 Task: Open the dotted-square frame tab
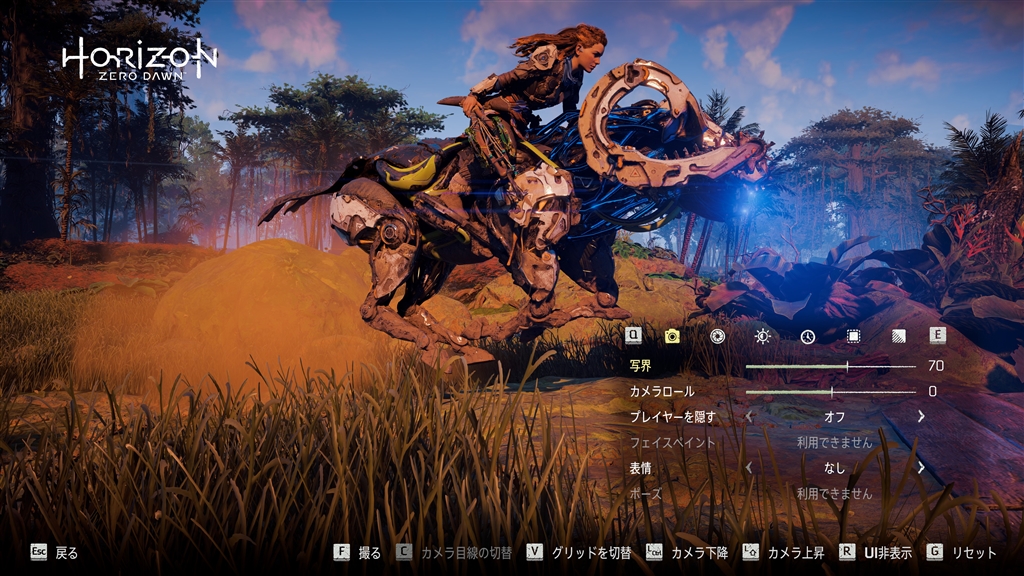[853, 336]
